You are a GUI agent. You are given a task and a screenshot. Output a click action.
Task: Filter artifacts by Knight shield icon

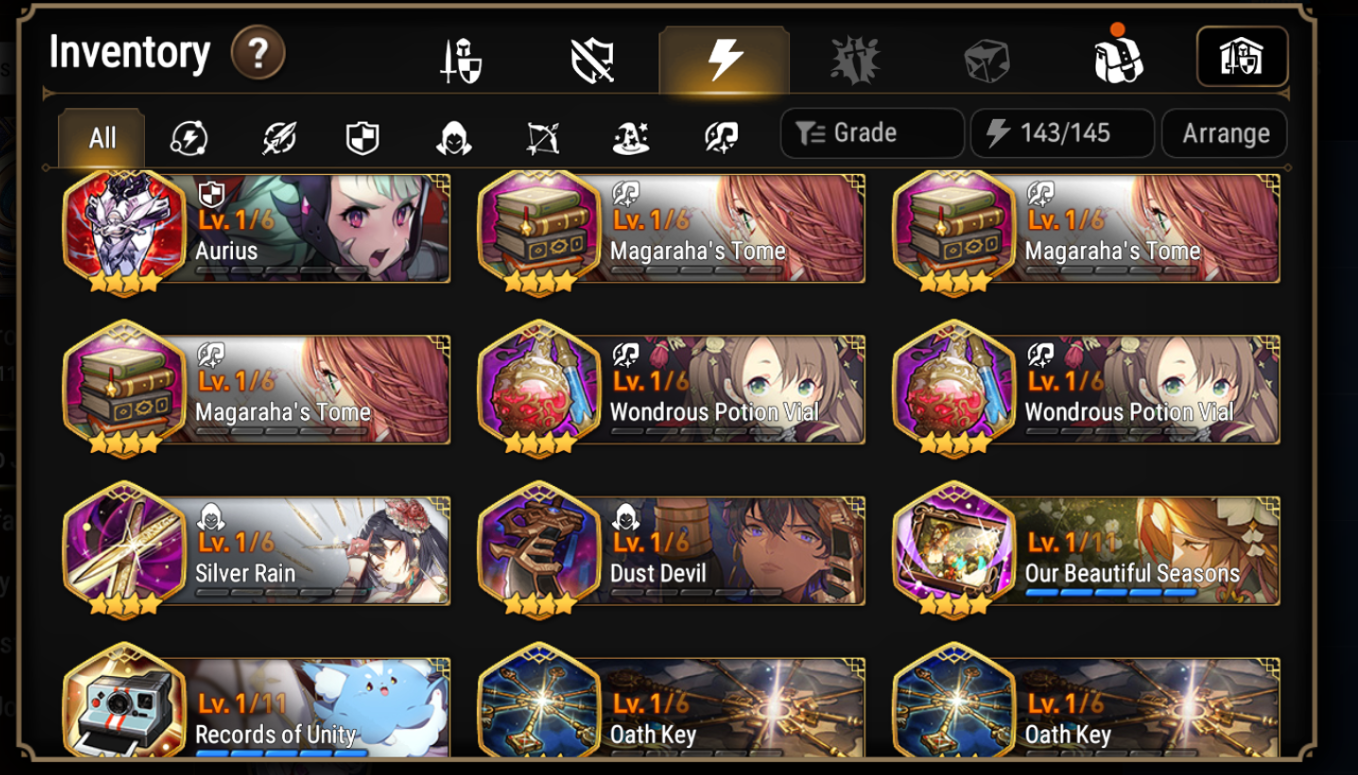tap(360, 138)
